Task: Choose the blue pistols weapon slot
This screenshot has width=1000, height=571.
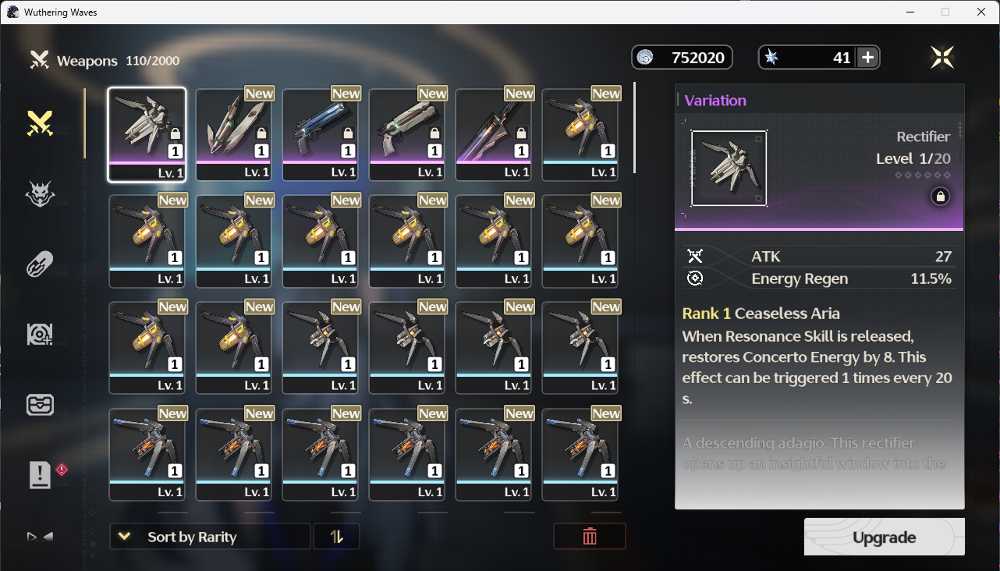Action: [x=321, y=134]
